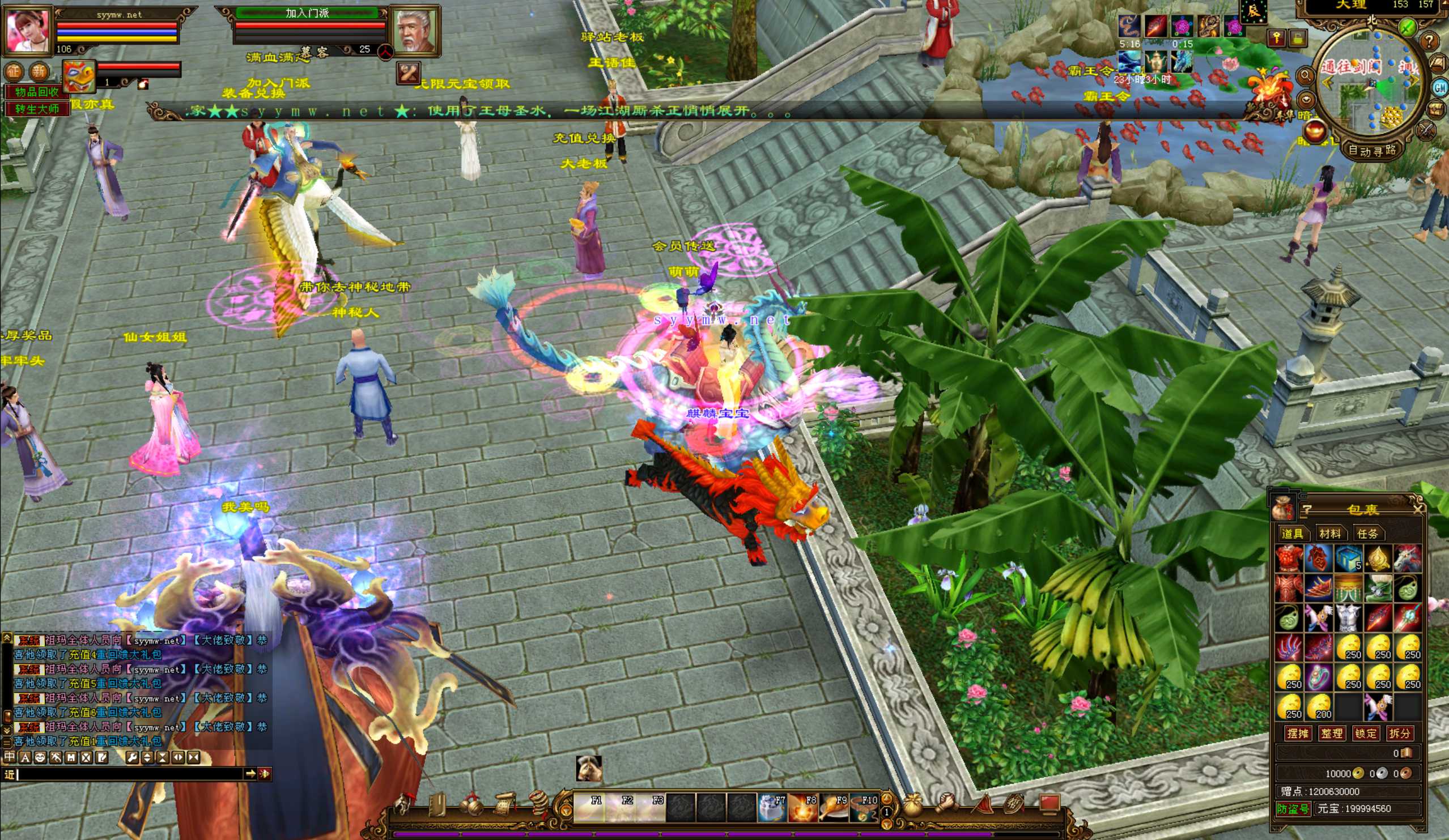Open the 任务 quest items tab
The width and height of the screenshot is (1449, 840).
[1367, 534]
